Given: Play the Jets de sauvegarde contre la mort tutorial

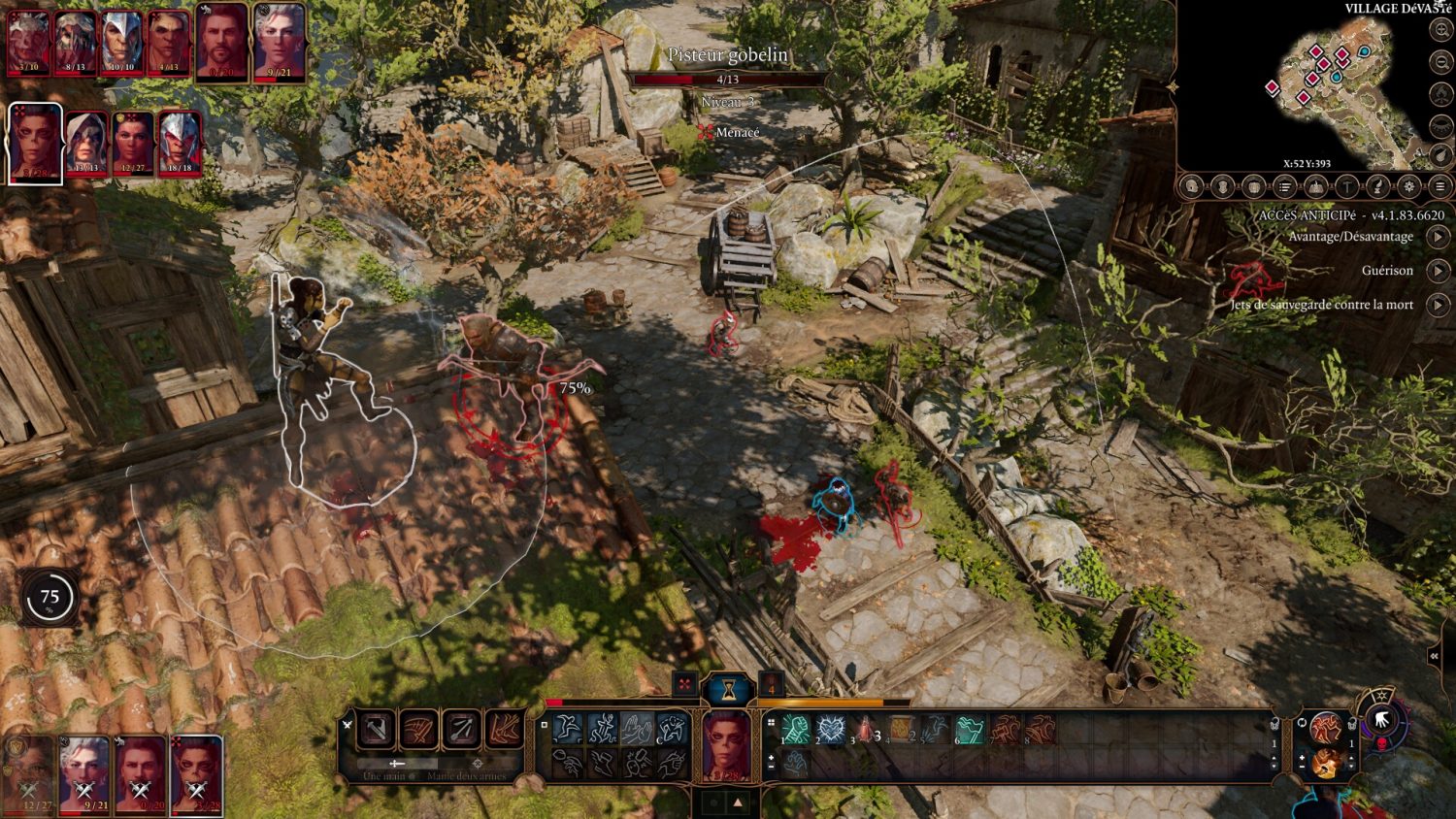Looking at the screenshot, I should click(x=1438, y=305).
